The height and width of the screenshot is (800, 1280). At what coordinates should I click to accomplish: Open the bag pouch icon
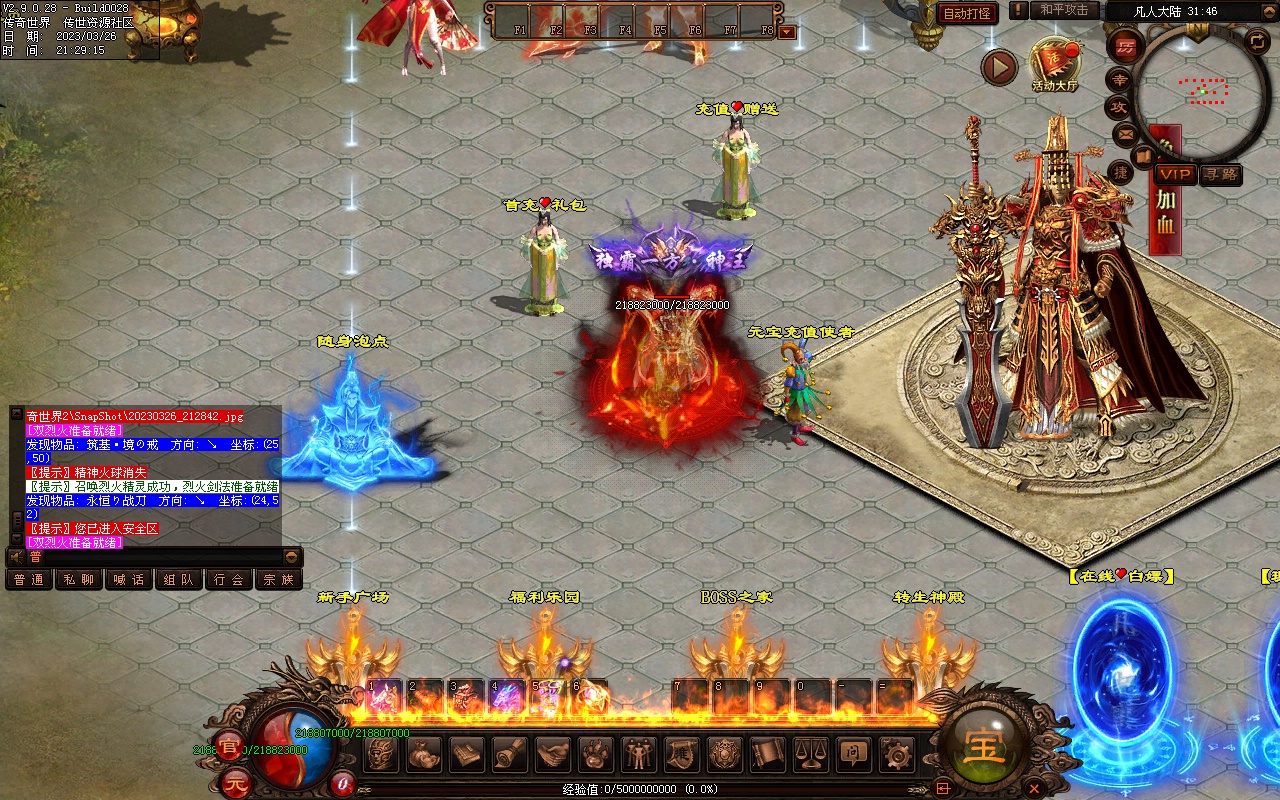coord(424,753)
